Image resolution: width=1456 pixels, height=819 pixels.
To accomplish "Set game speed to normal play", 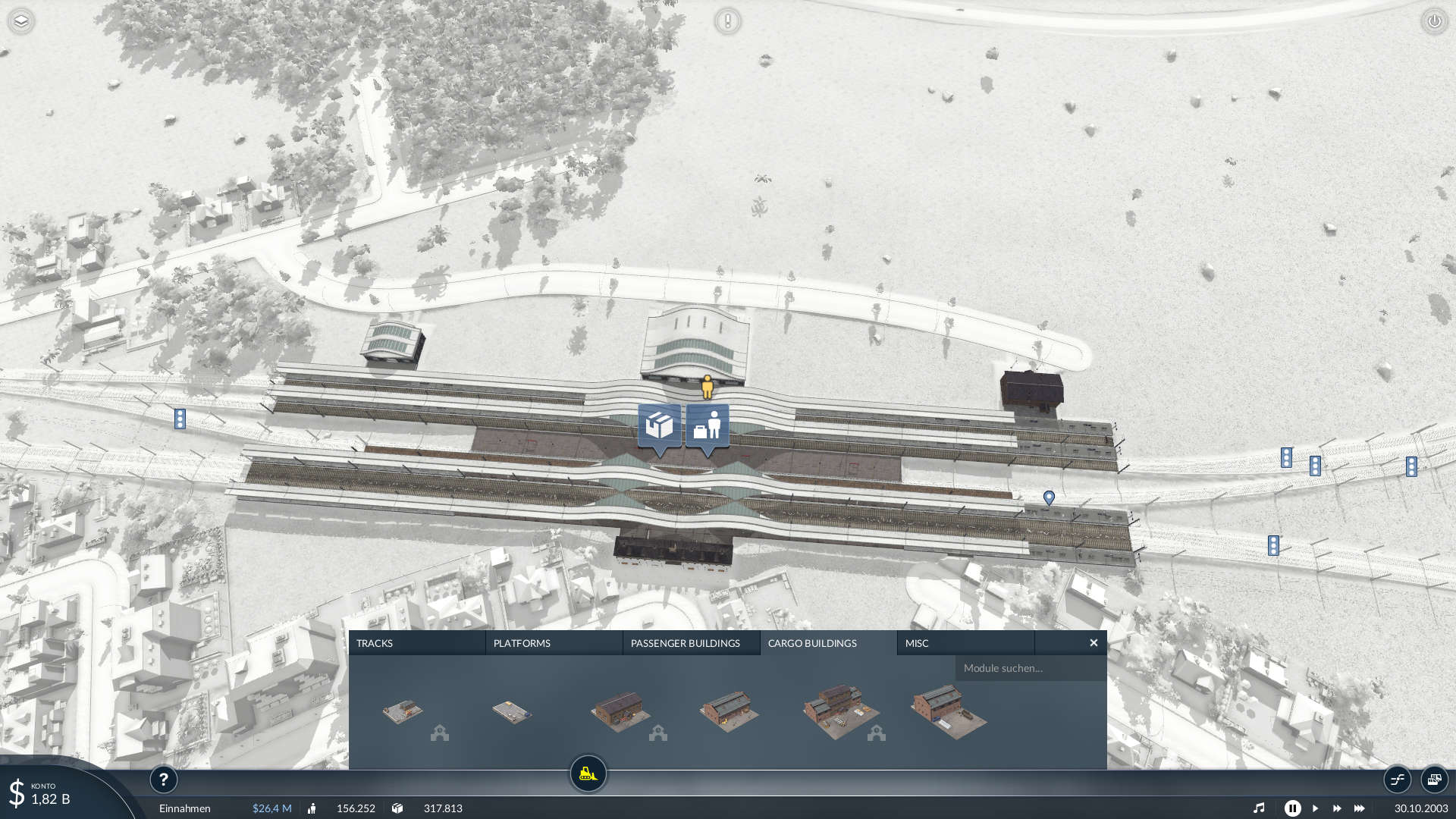I will click(1316, 808).
